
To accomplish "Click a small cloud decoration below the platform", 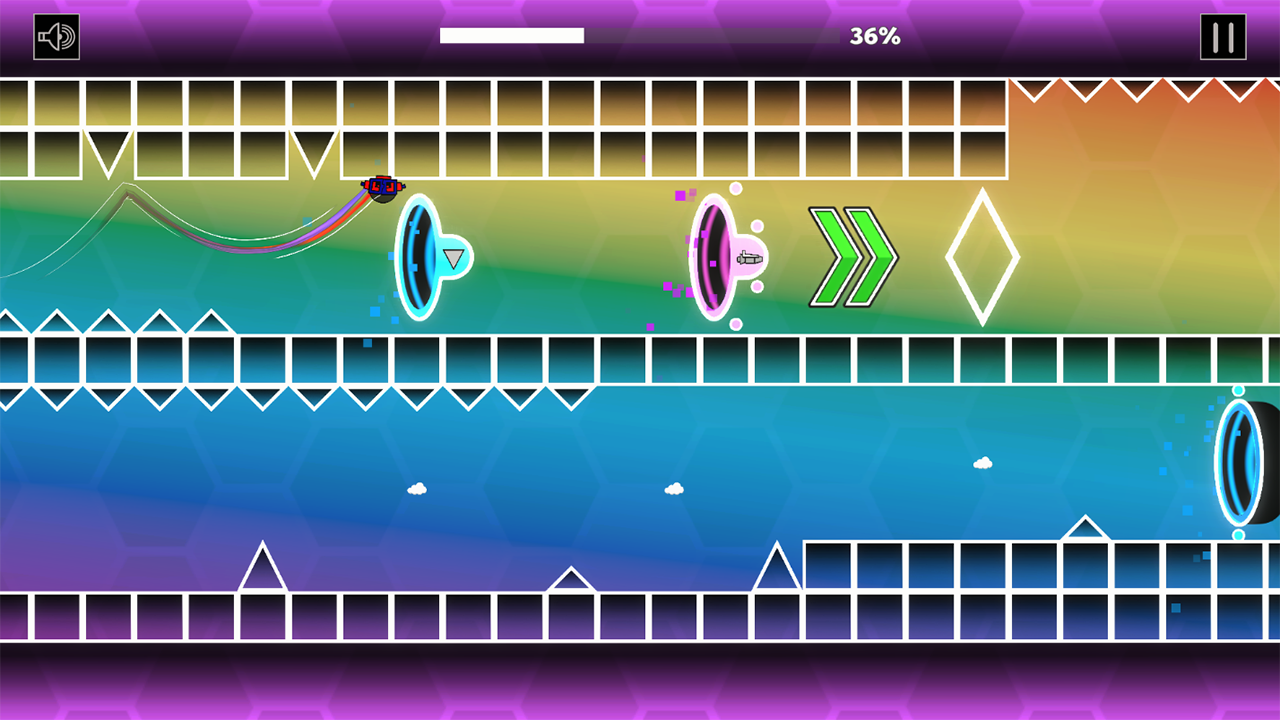I will coord(418,489).
